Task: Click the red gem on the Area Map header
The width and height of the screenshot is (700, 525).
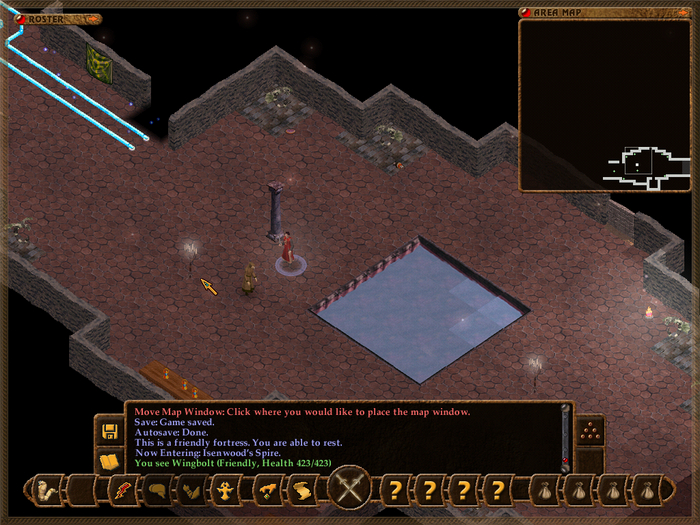Action: pos(526,12)
